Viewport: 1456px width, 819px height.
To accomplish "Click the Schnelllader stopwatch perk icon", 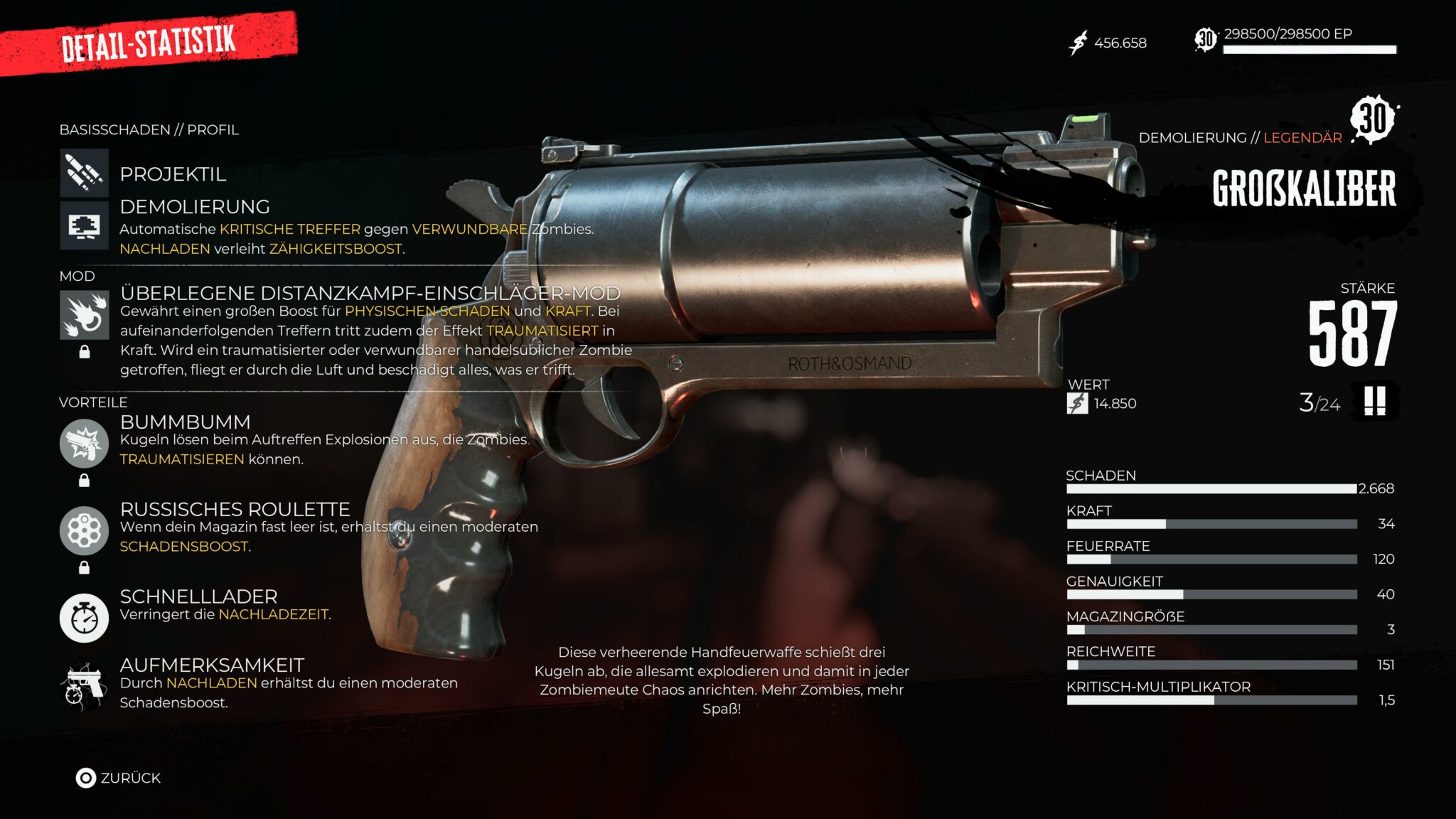I will click(x=84, y=618).
